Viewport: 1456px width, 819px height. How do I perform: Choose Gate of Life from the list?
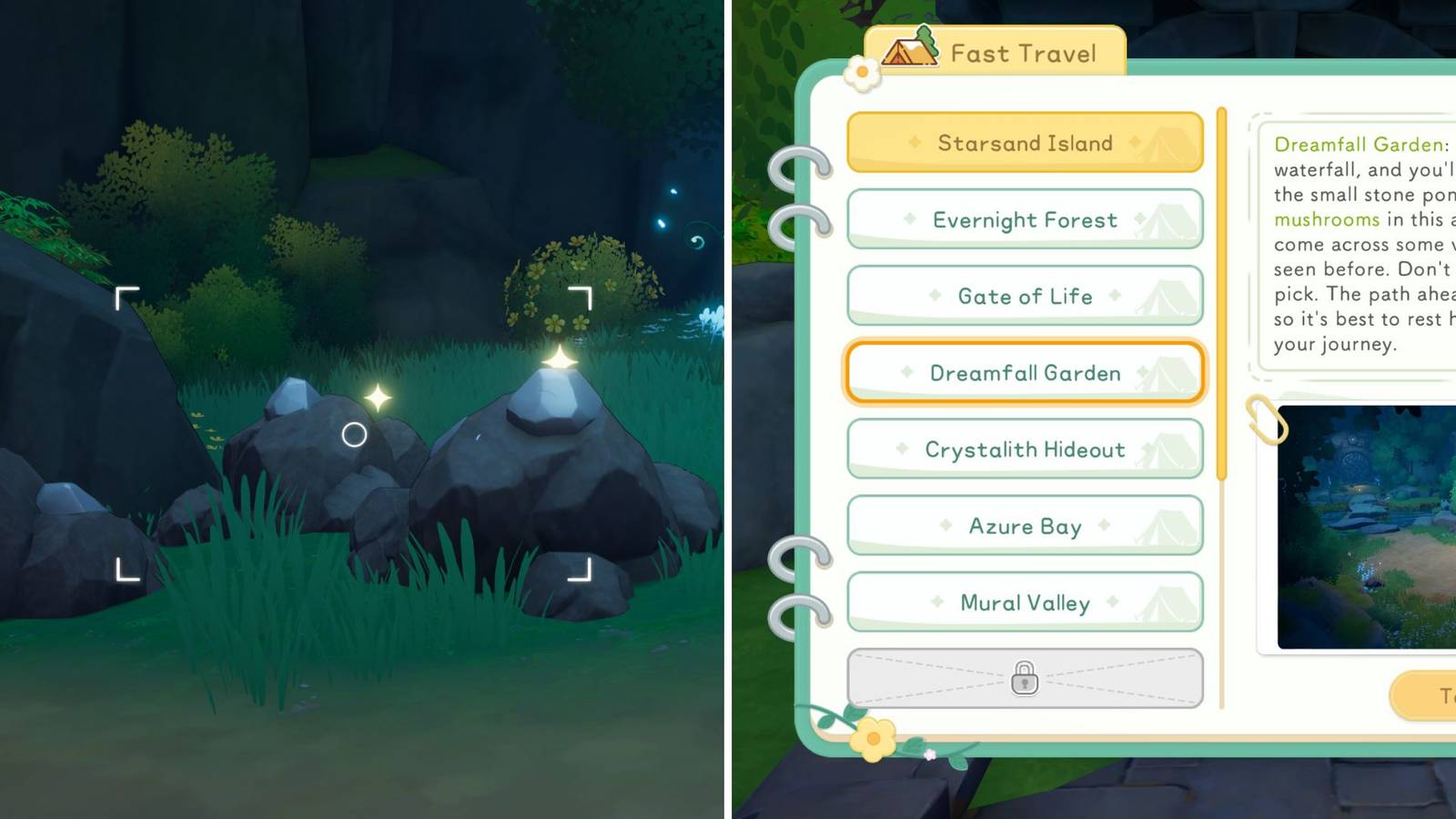[x=1025, y=295]
